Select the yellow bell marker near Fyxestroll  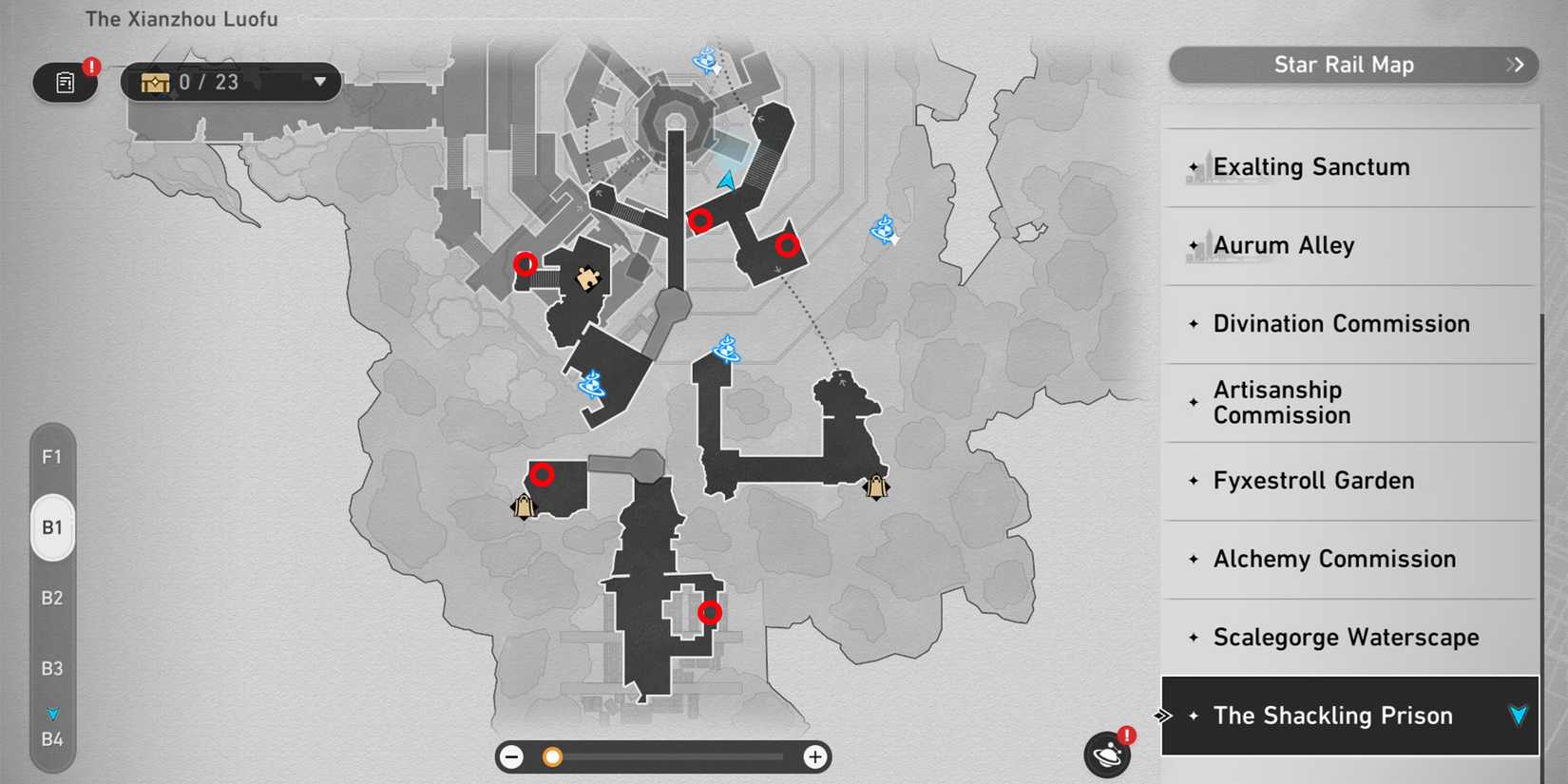pyautogui.click(x=874, y=488)
